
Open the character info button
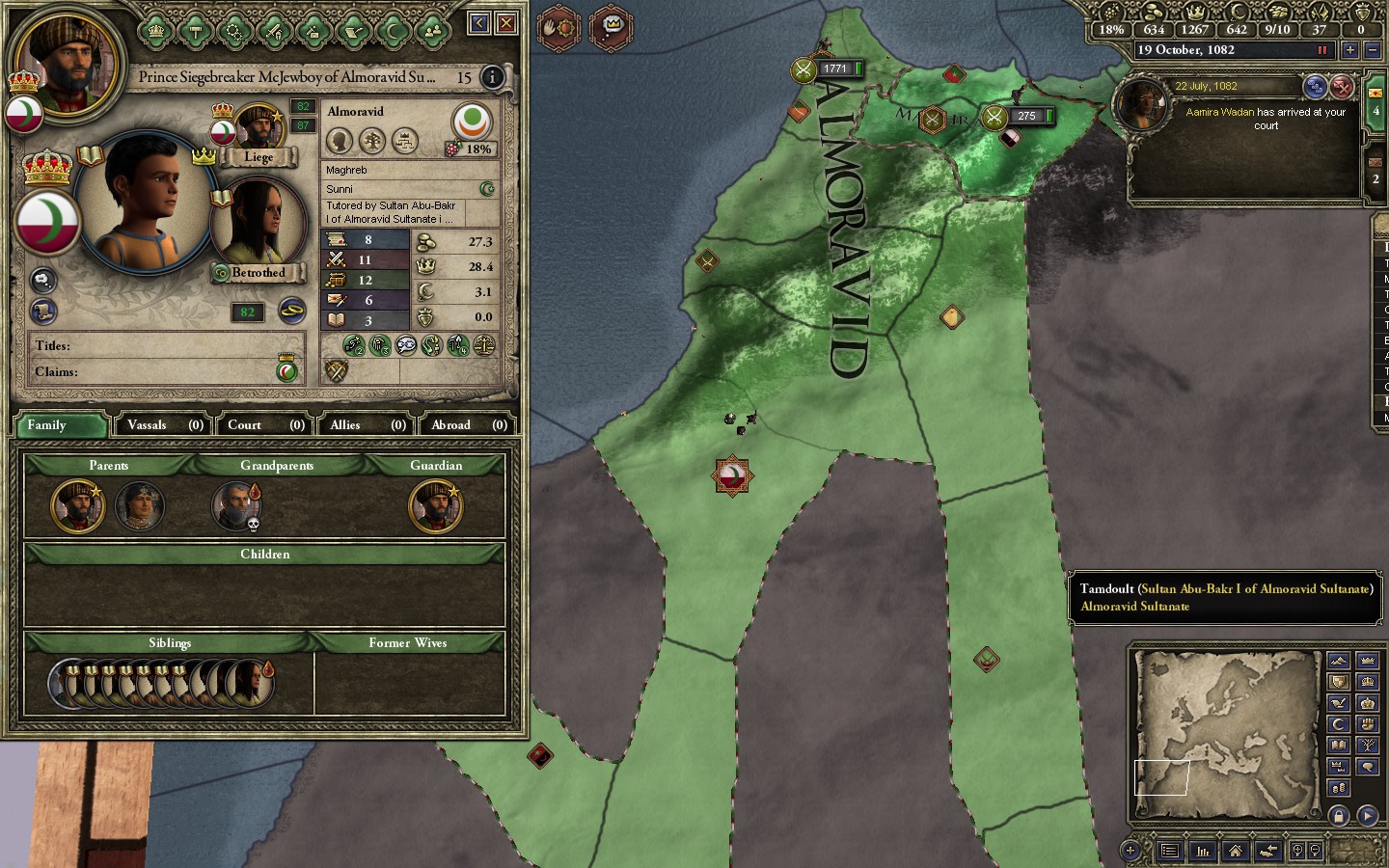coord(492,77)
